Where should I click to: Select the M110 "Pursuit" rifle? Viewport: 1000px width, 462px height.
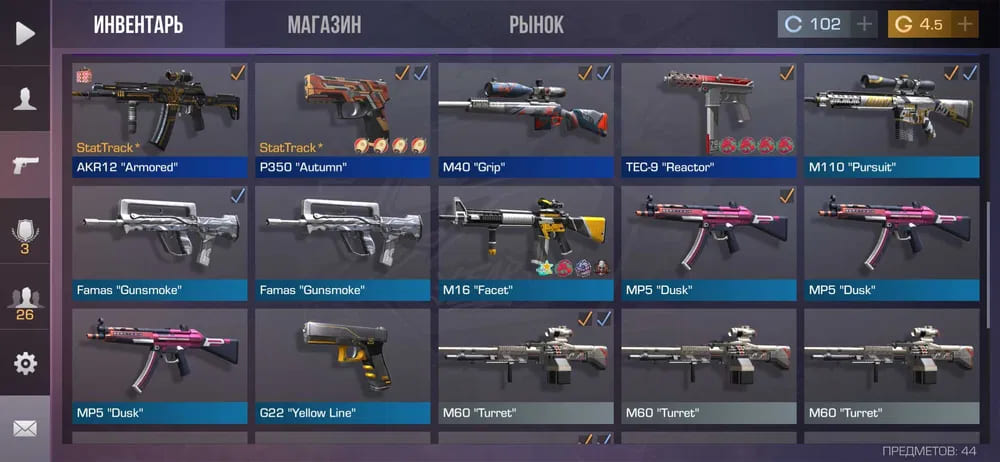coord(891,120)
